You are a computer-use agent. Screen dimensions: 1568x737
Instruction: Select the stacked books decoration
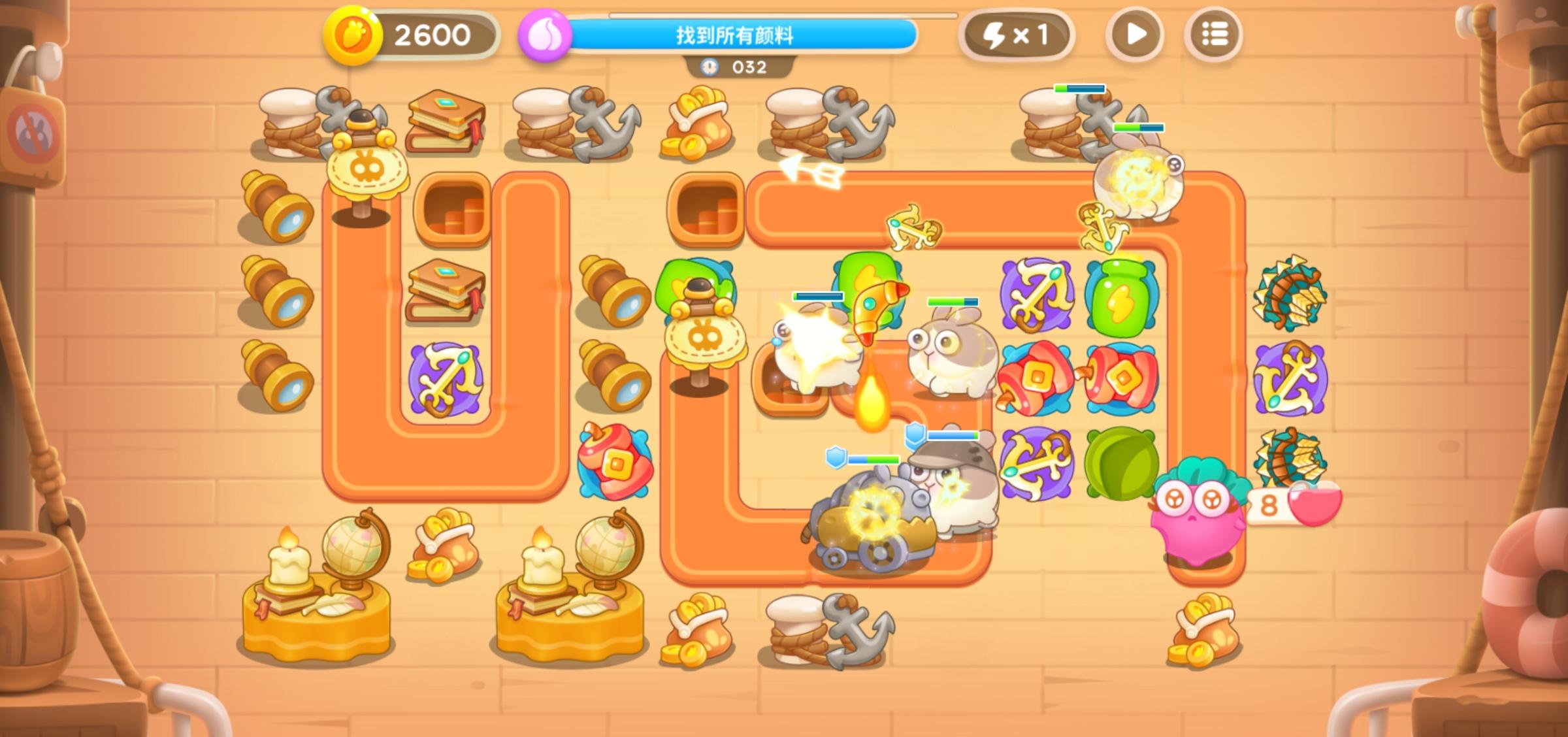click(444, 294)
